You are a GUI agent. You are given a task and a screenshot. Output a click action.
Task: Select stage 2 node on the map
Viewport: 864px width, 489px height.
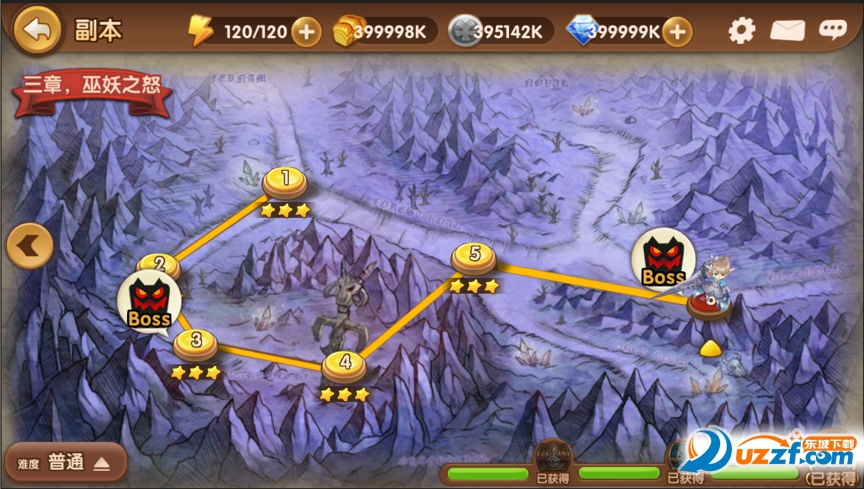[158, 265]
